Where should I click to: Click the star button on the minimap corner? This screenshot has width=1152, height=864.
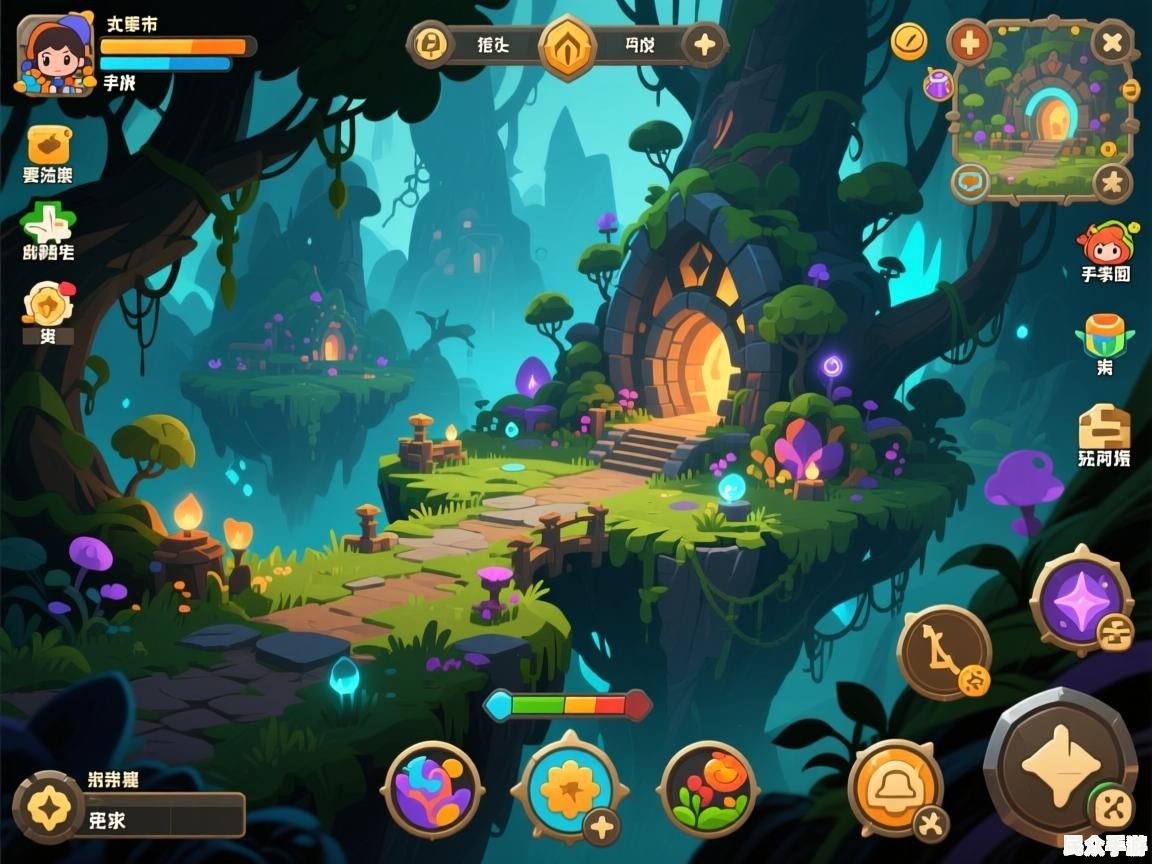(1111, 183)
